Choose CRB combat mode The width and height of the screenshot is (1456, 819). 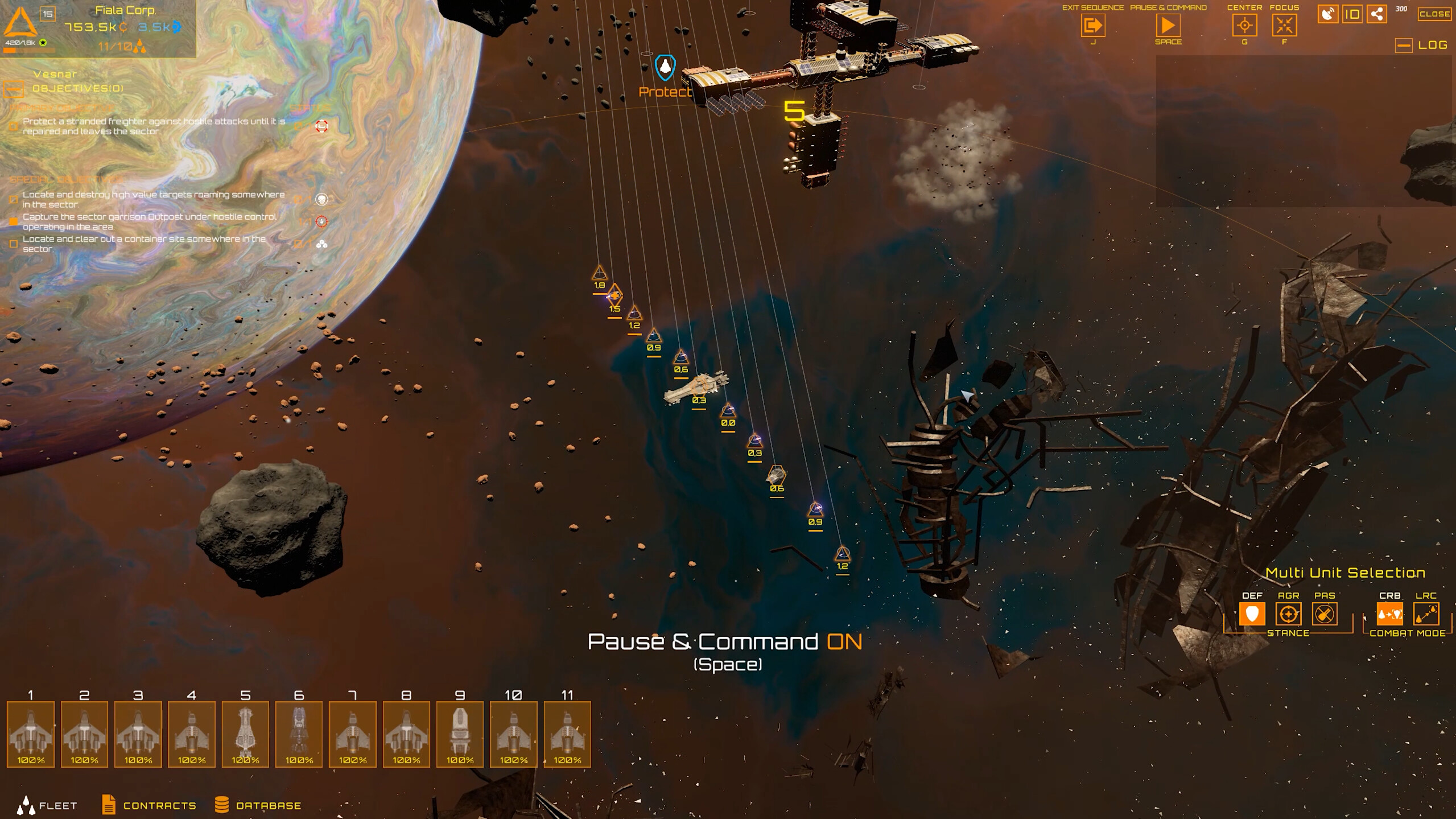pyautogui.click(x=1389, y=614)
